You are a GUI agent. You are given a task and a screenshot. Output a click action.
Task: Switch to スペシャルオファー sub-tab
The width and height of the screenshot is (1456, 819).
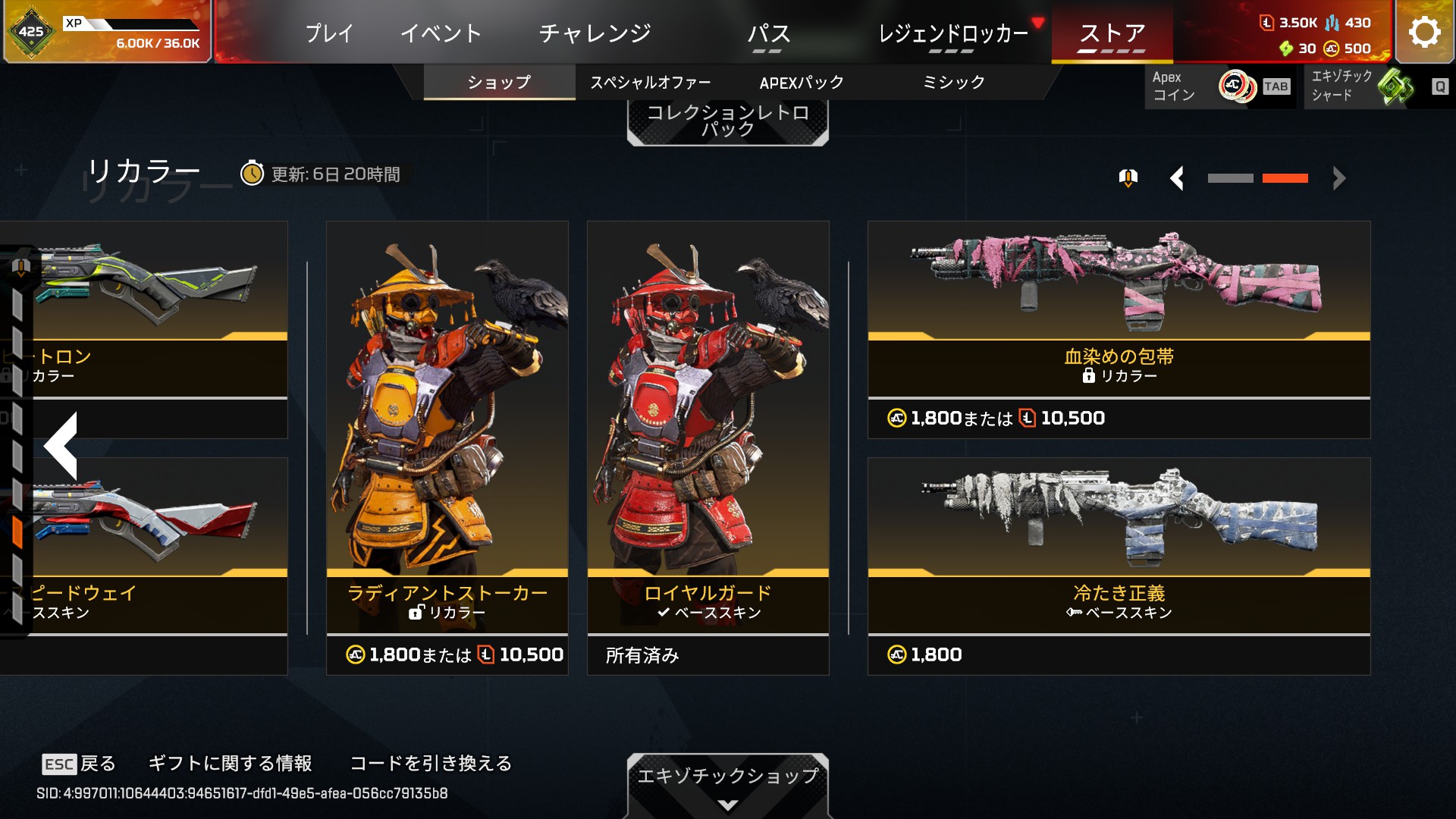point(651,83)
